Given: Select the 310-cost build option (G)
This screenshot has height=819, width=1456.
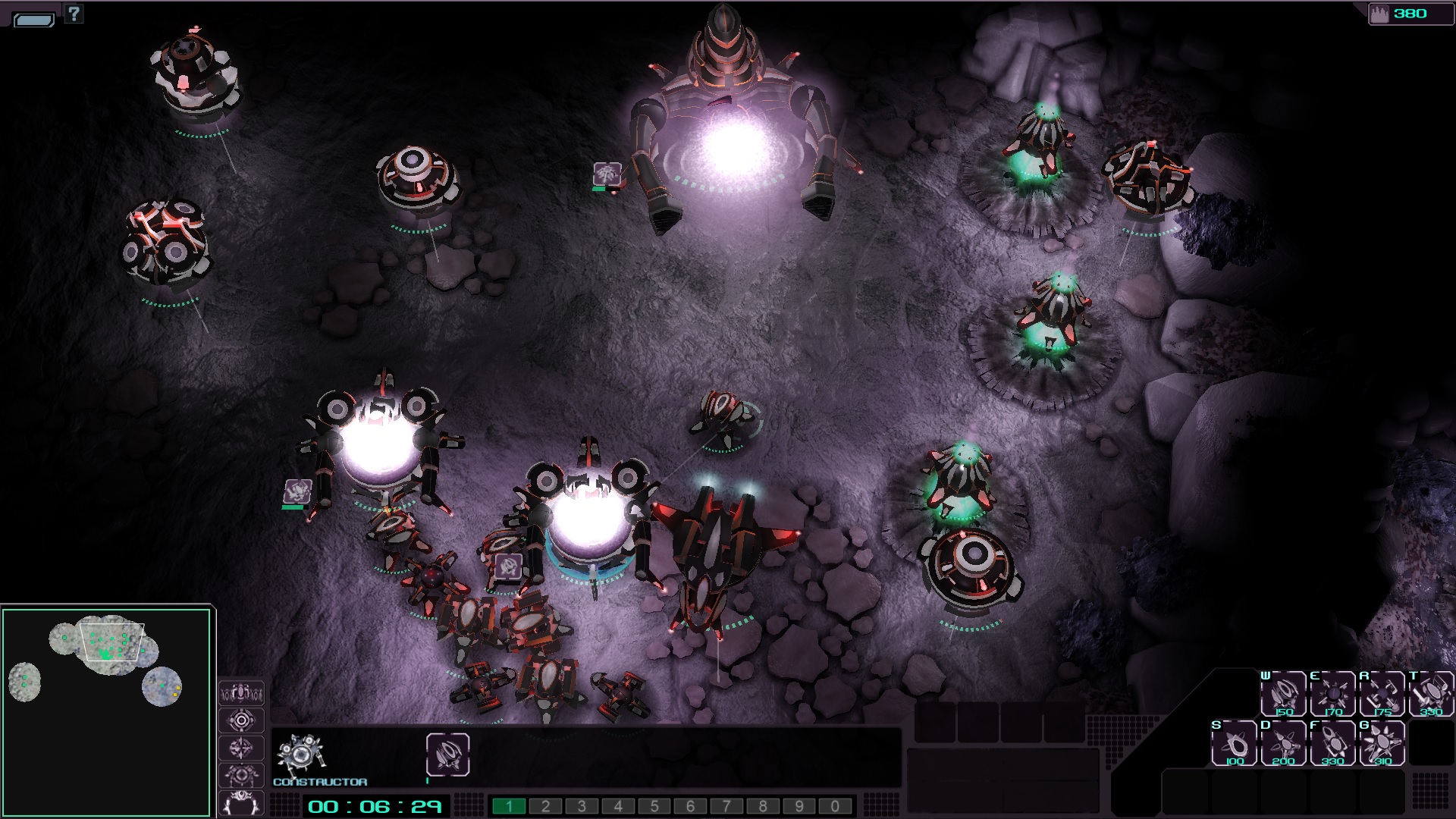Looking at the screenshot, I should [x=1382, y=742].
